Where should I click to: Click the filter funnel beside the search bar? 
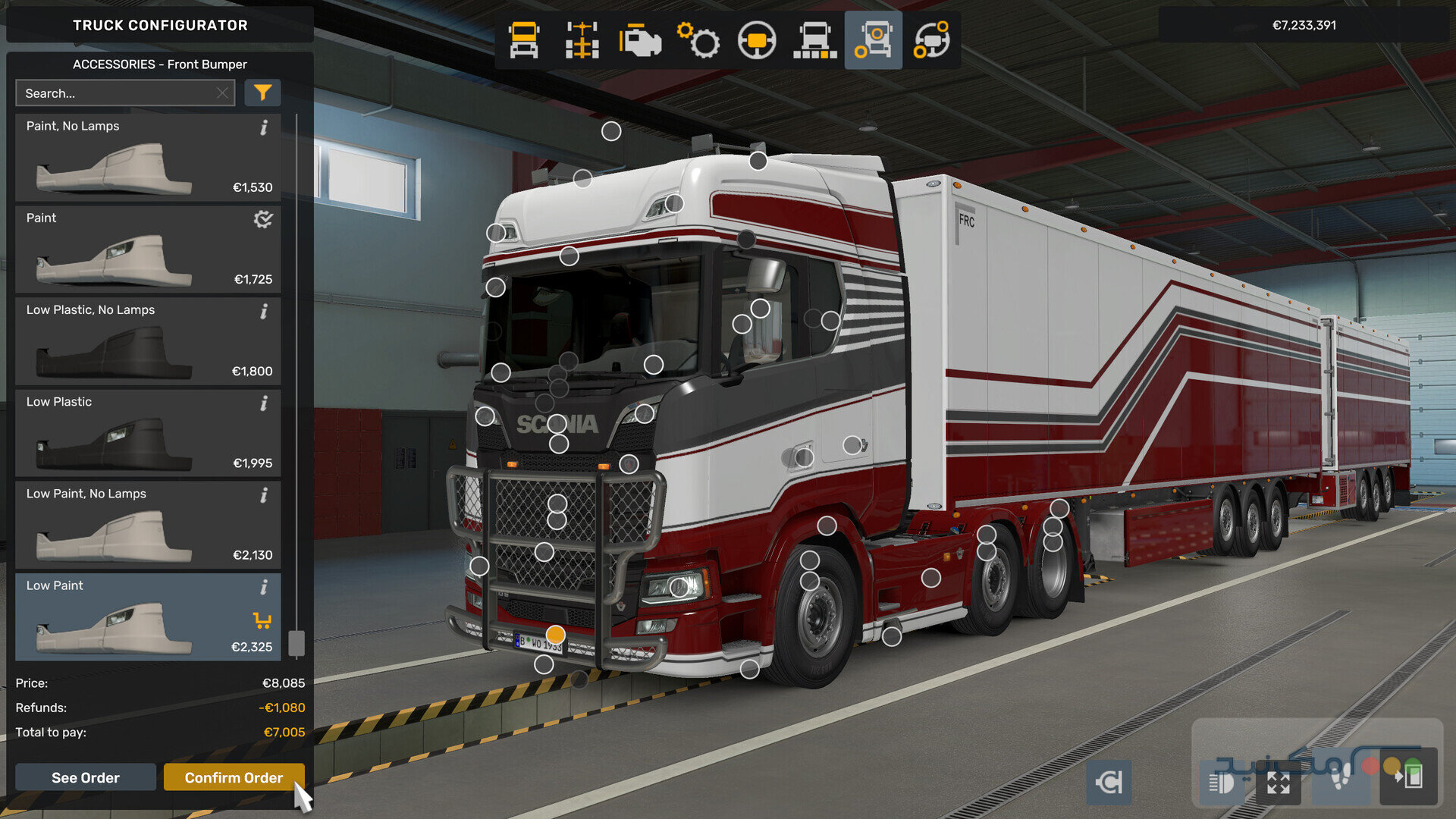[262, 93]
